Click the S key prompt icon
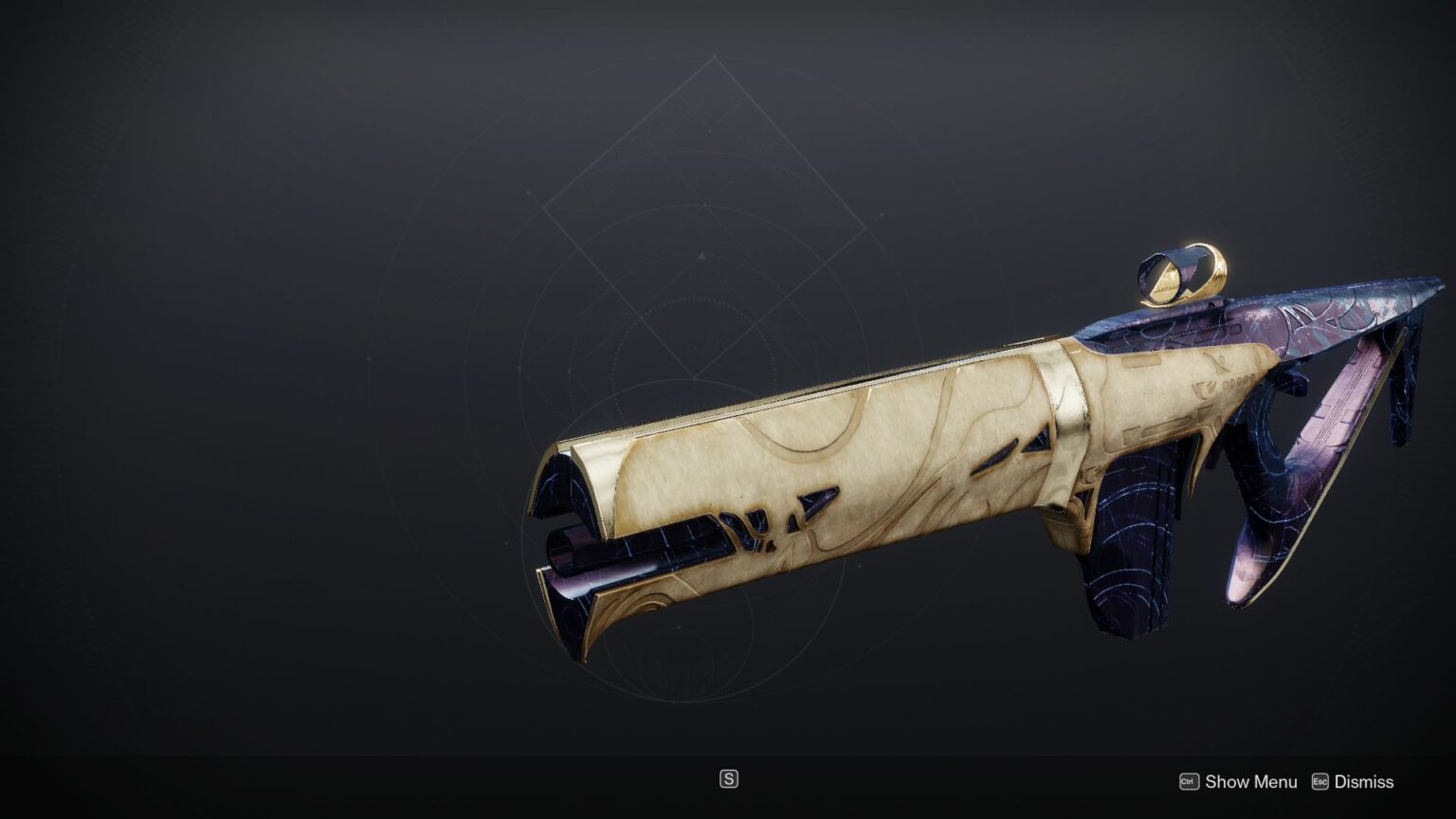The image size is (1456, 819). coord(729,780)
